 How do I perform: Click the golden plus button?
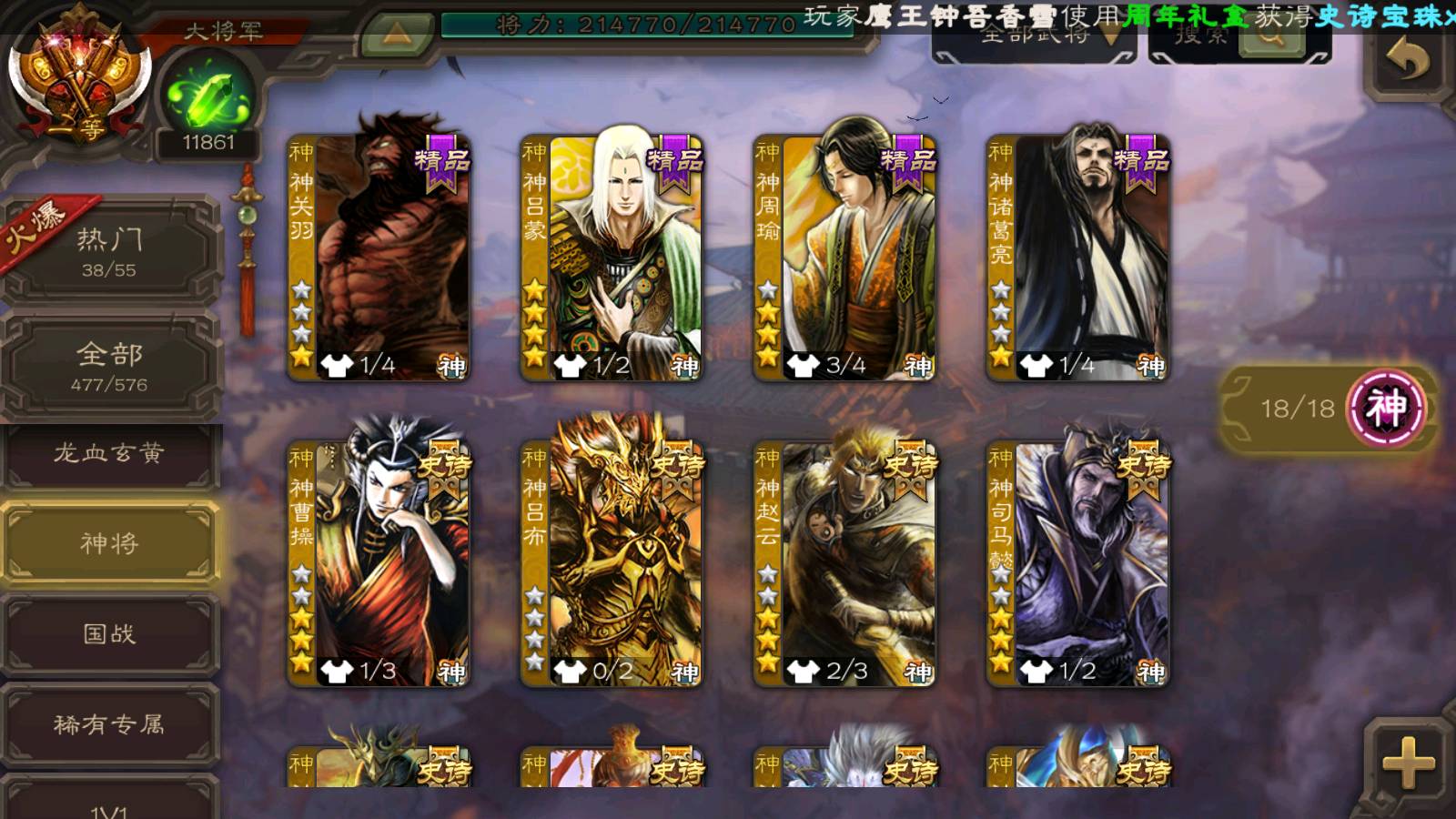coord(1407,763)
